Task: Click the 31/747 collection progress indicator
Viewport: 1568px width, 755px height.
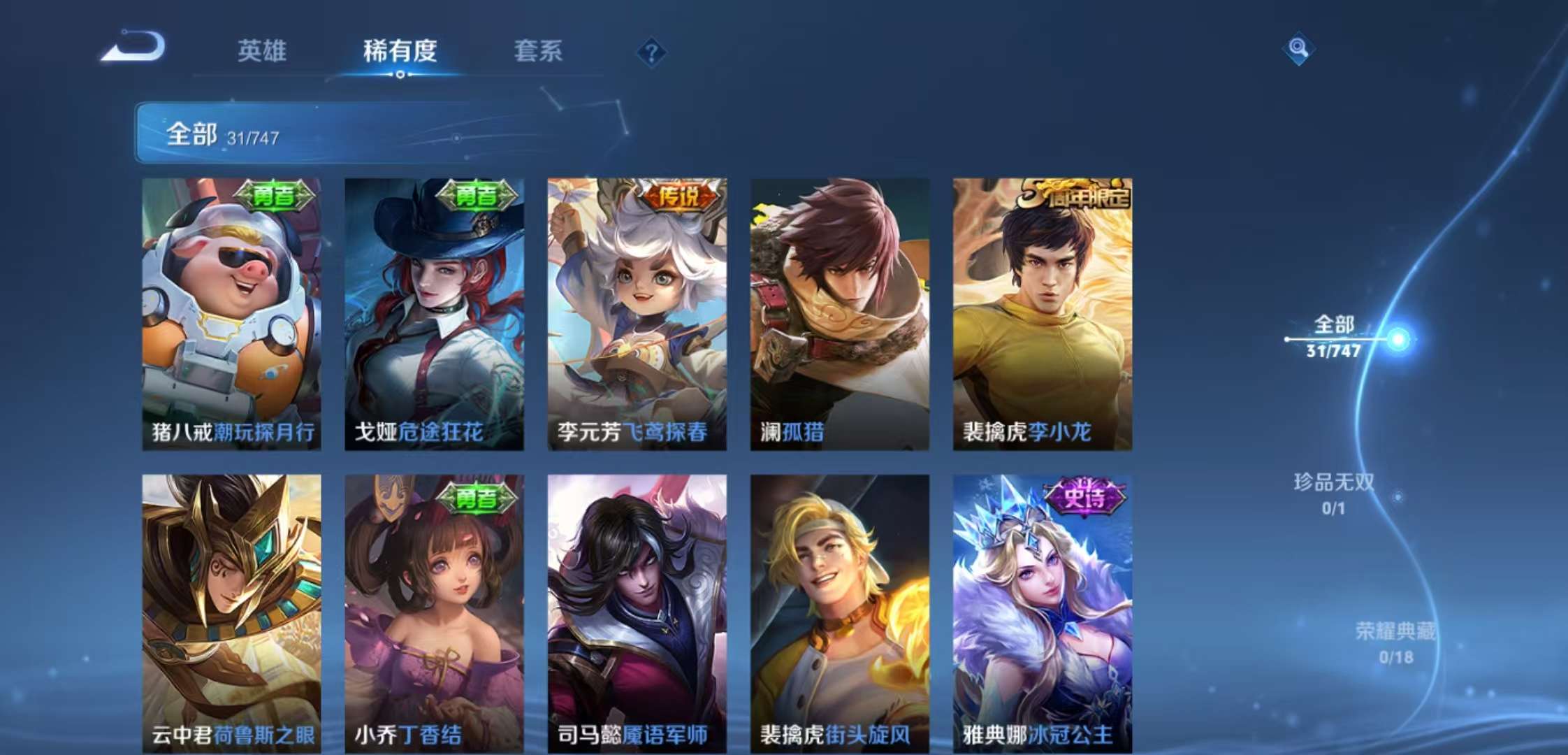Action: point(252,138)
